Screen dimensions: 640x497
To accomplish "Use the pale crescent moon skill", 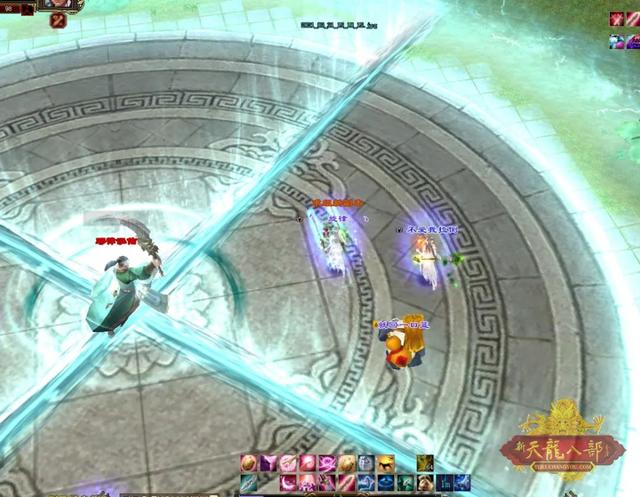I will [287, 483].
